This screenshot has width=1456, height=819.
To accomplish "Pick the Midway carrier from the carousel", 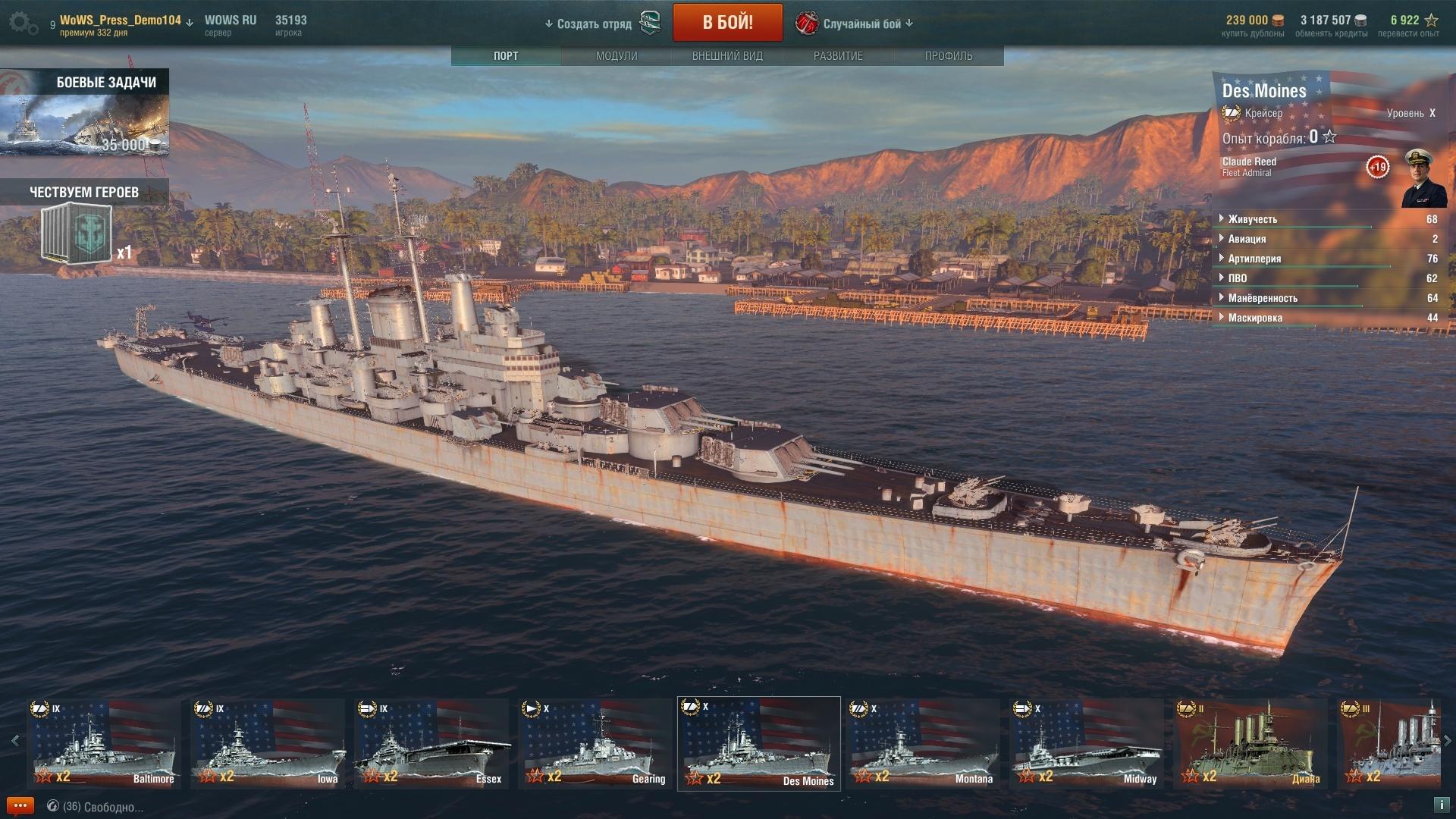I will [1087, 743].
